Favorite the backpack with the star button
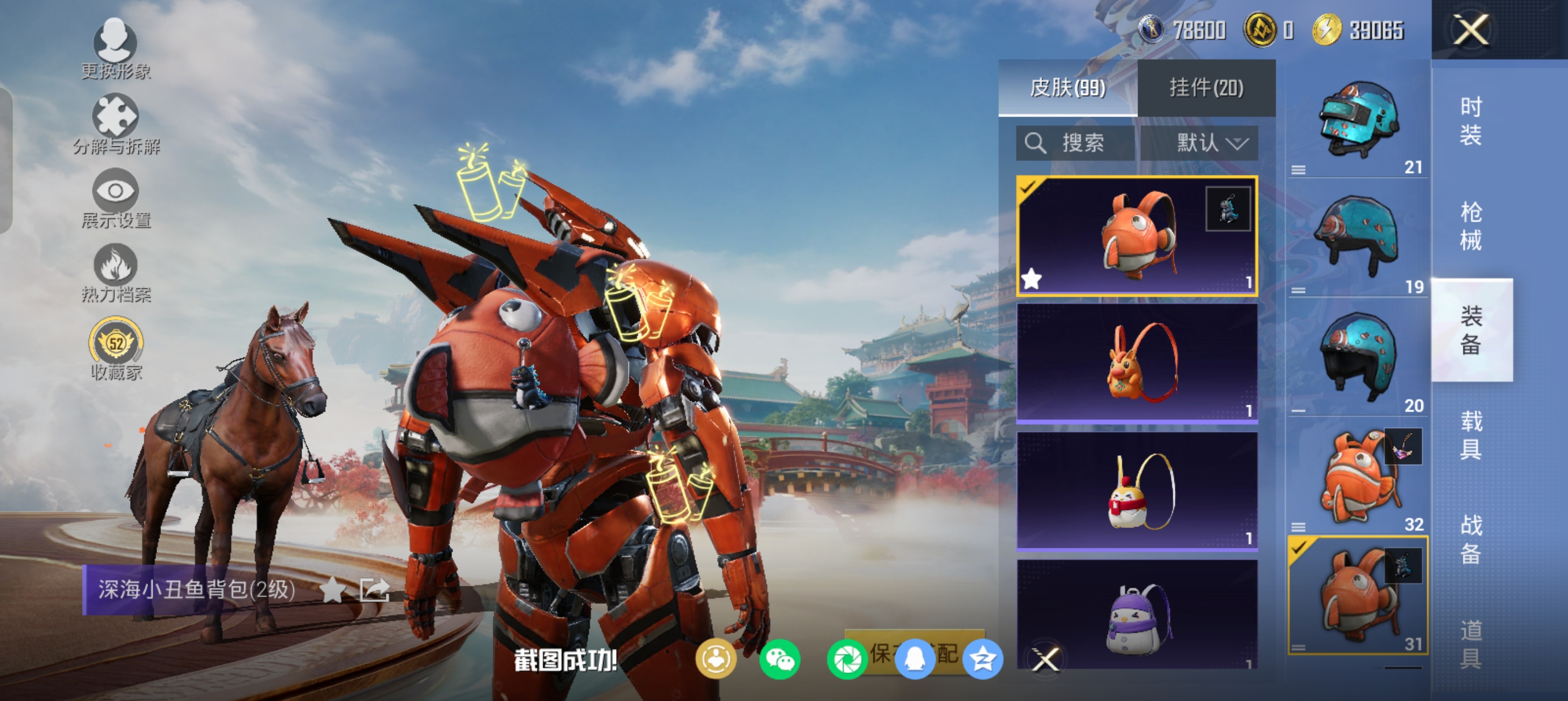1568x701 pixels. (x=333, y=589)
